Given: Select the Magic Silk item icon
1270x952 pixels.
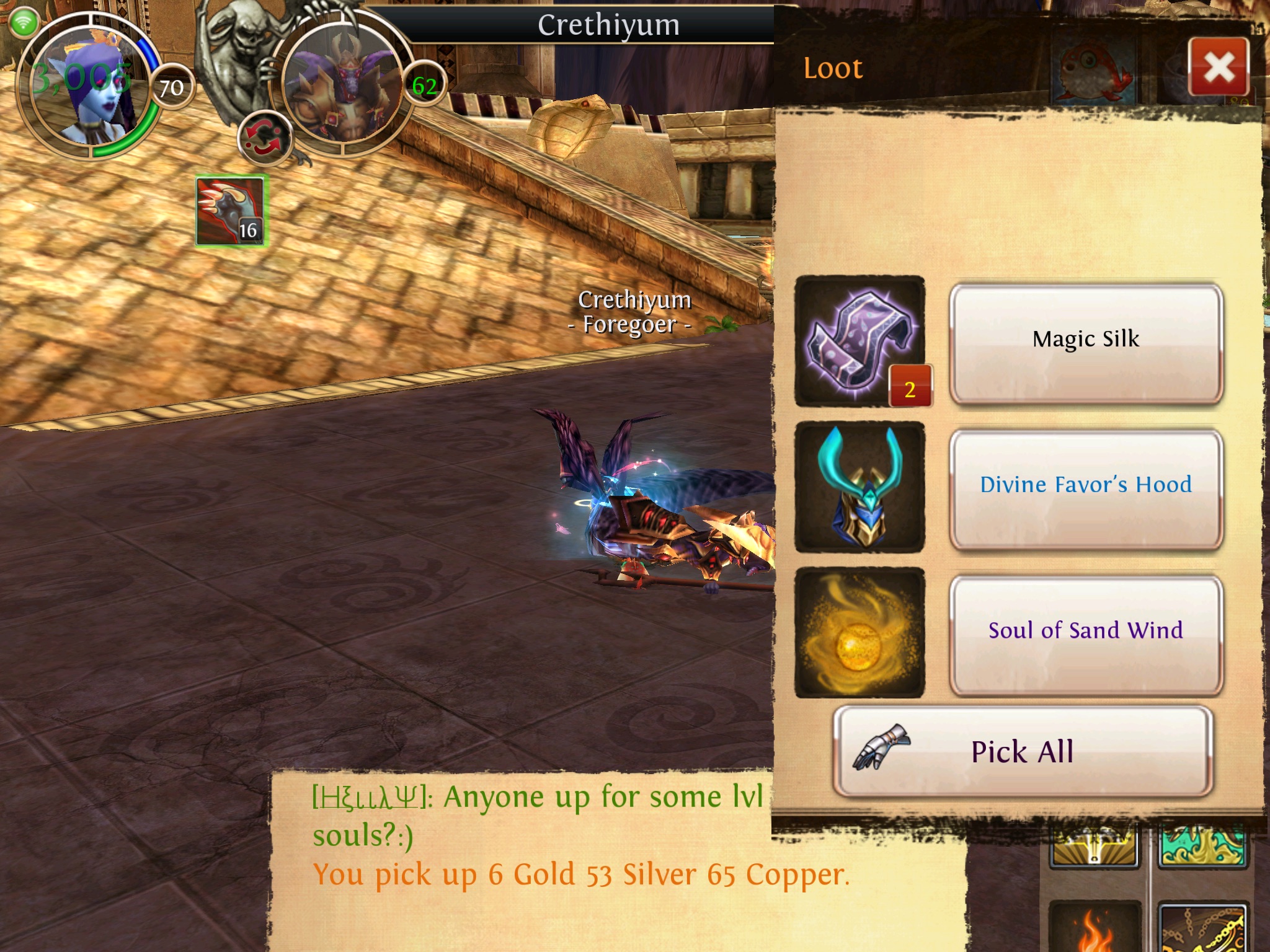Looking at the screenshot, I should [860, 342].
